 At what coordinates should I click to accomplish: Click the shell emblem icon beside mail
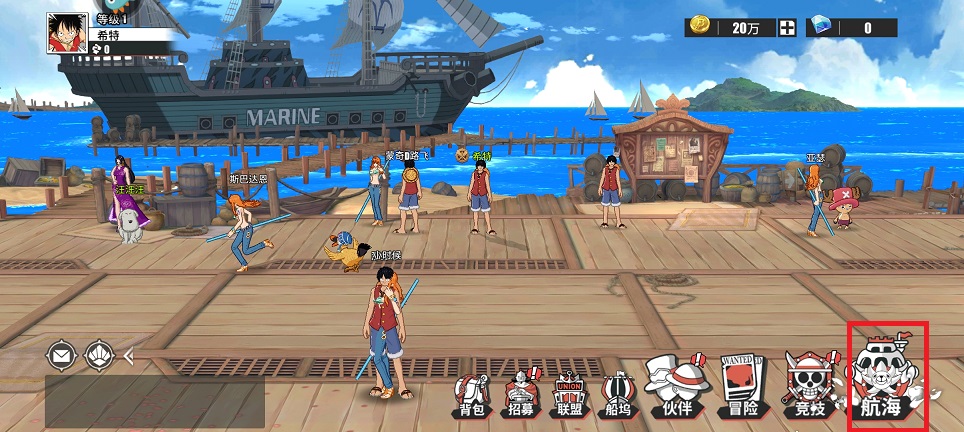[100, 354]
